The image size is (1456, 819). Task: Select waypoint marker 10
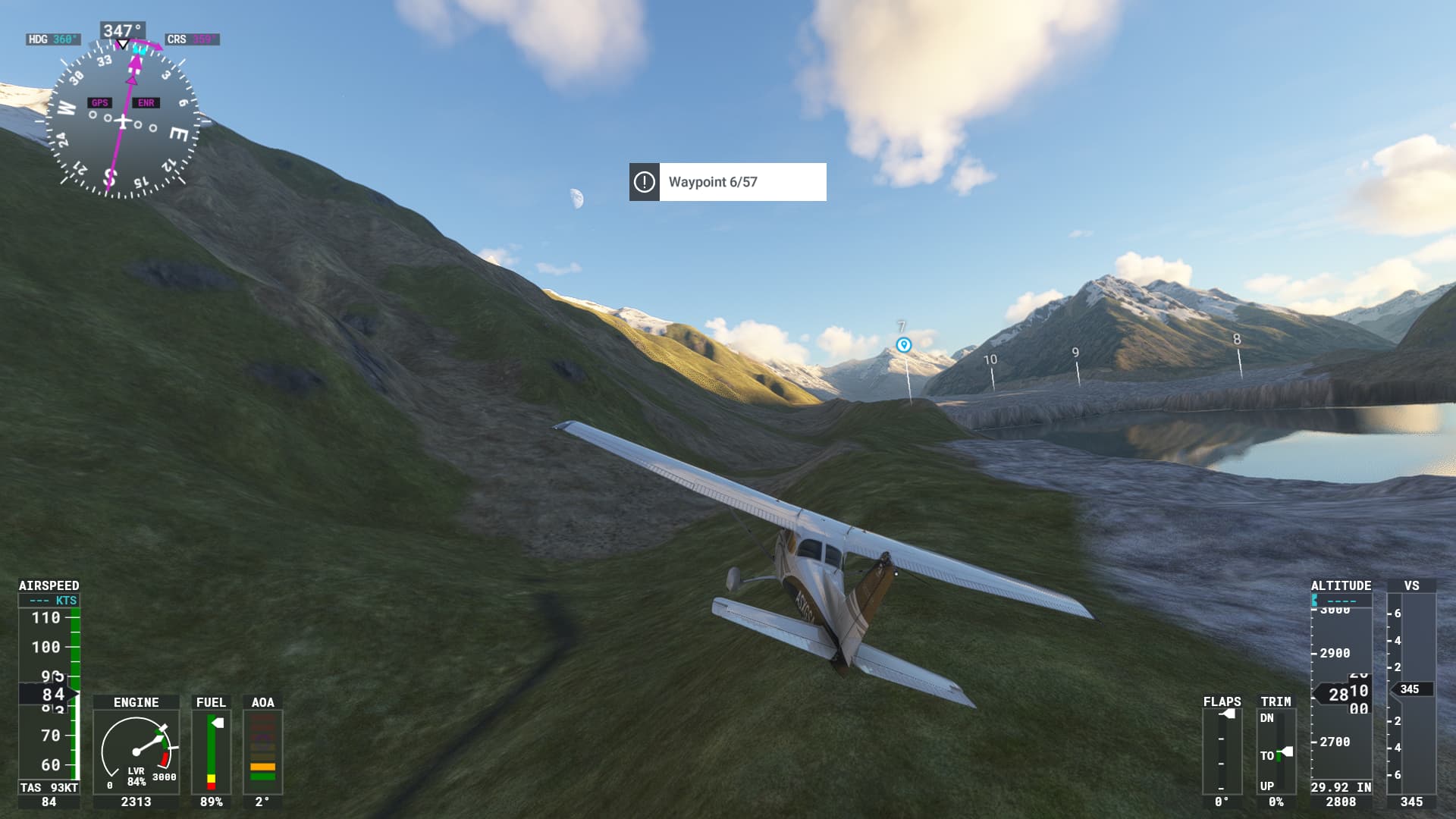pyautogui.click(x=990, y=359)
